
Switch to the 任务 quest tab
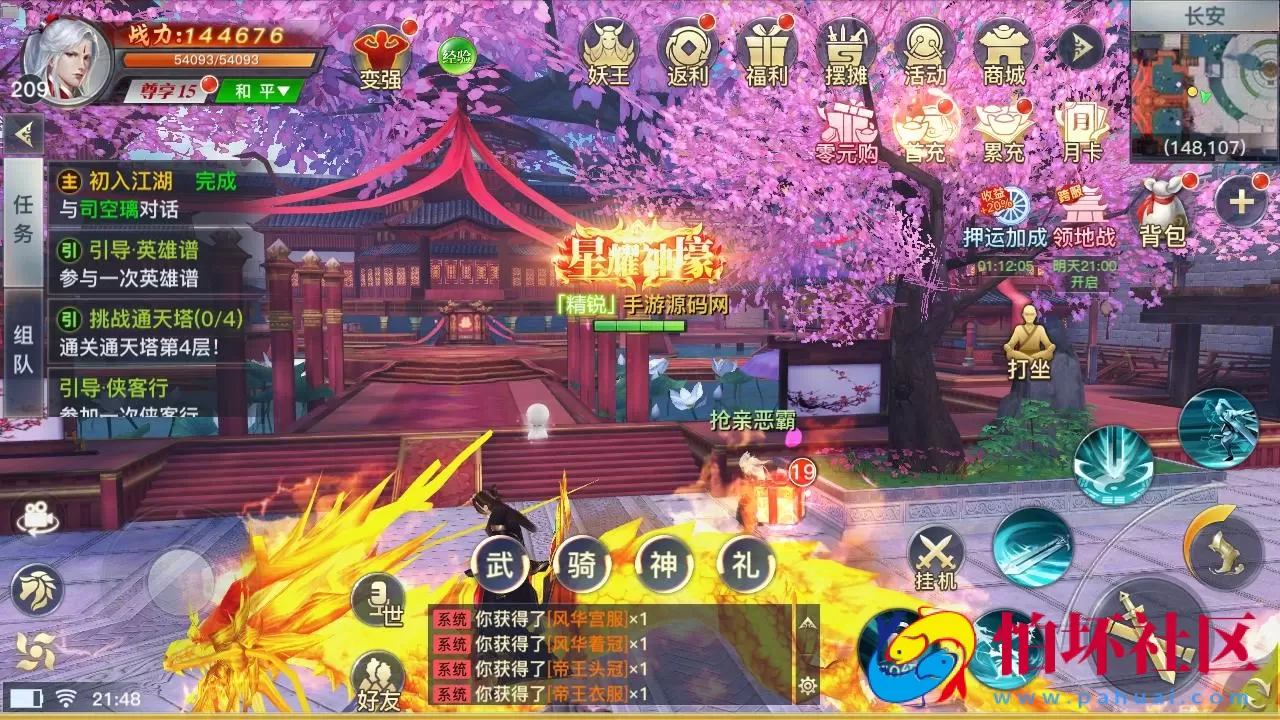[25, 222]
